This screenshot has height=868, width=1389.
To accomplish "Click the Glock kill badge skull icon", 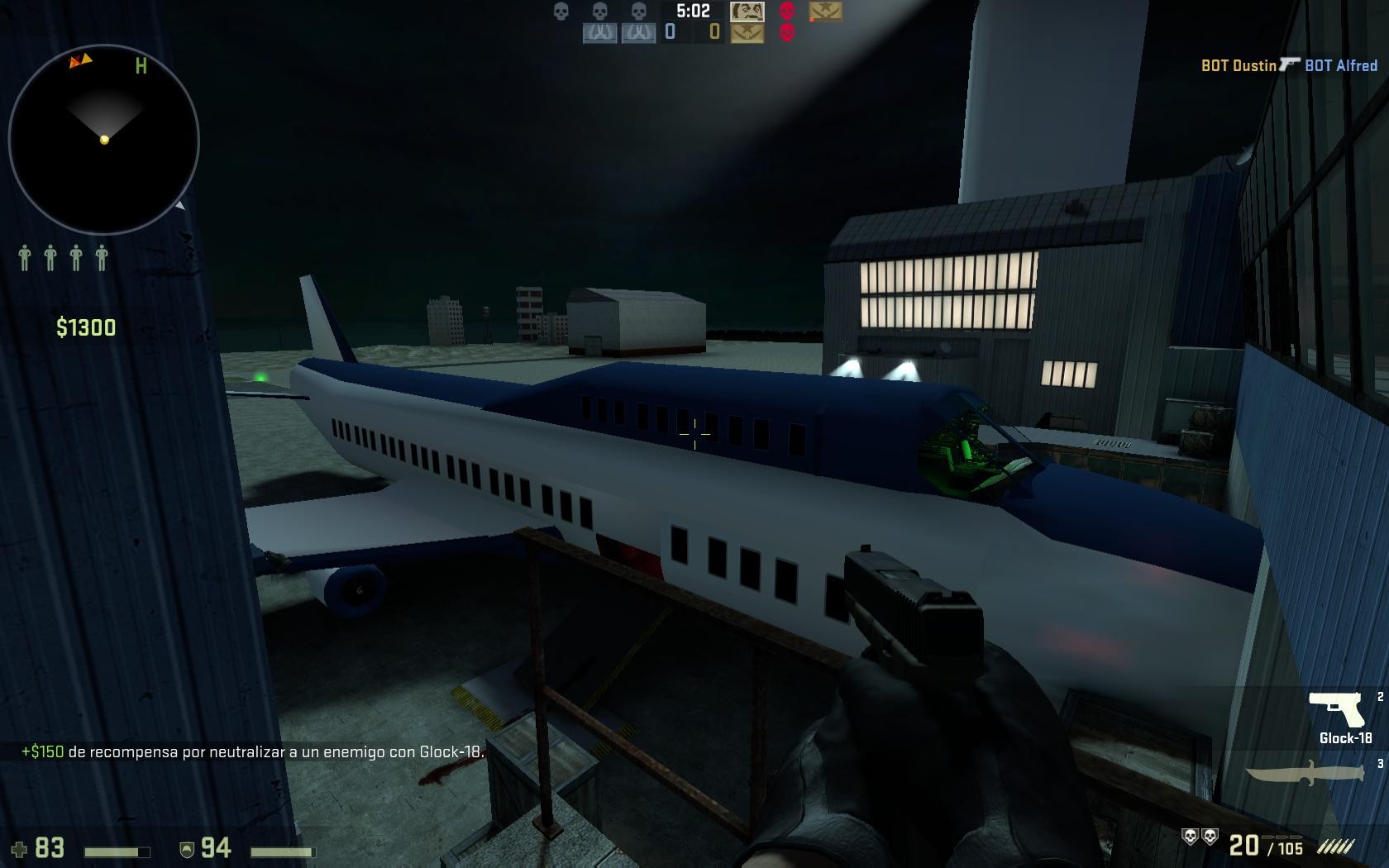I will (x=1191, y=837).
